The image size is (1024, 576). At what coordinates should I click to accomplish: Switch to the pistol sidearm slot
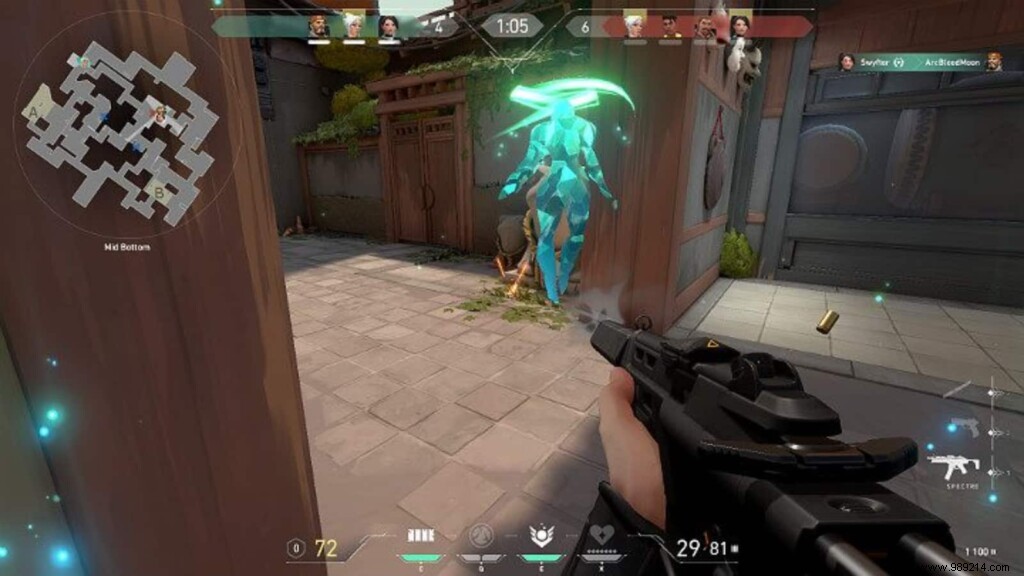tap(965, 427)
